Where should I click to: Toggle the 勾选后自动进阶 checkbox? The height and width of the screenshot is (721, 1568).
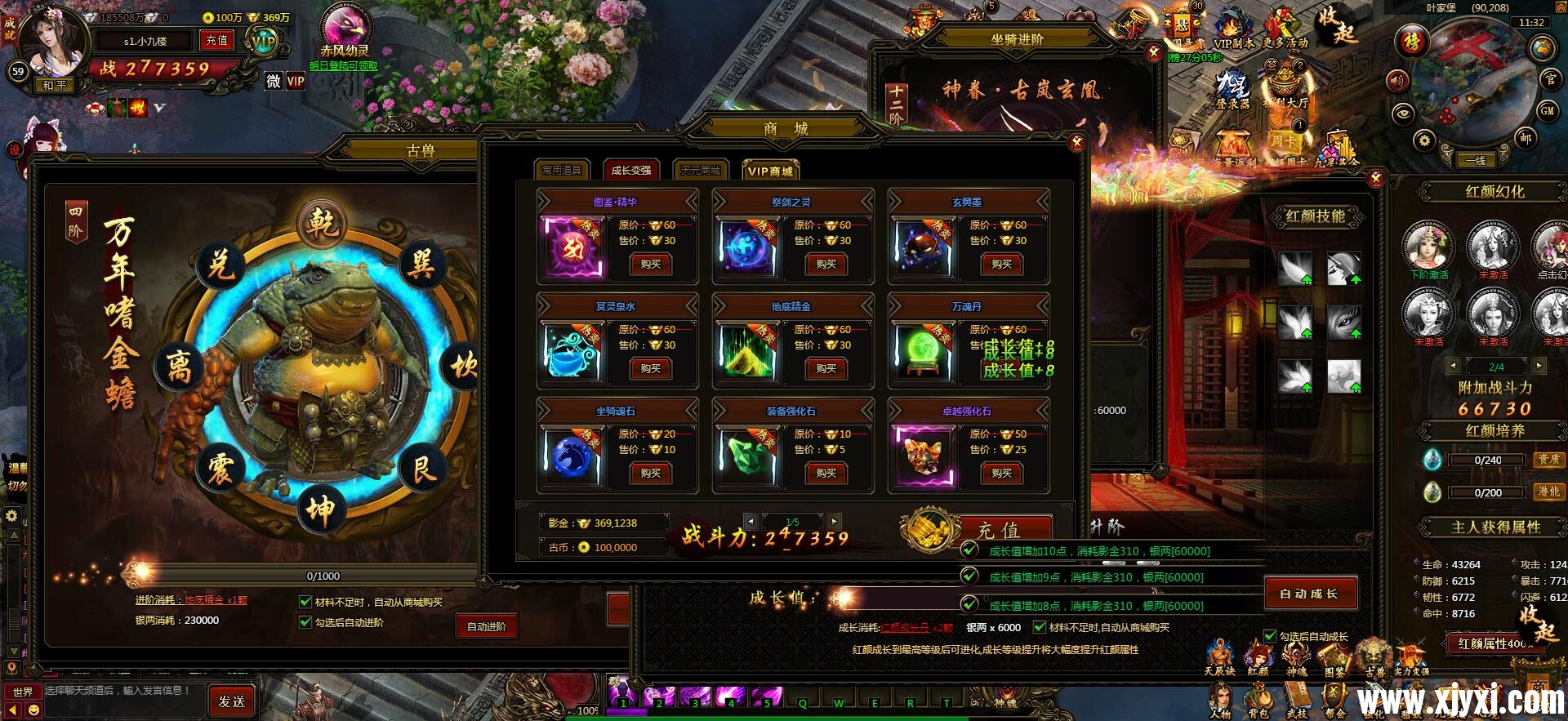point(305,622)
